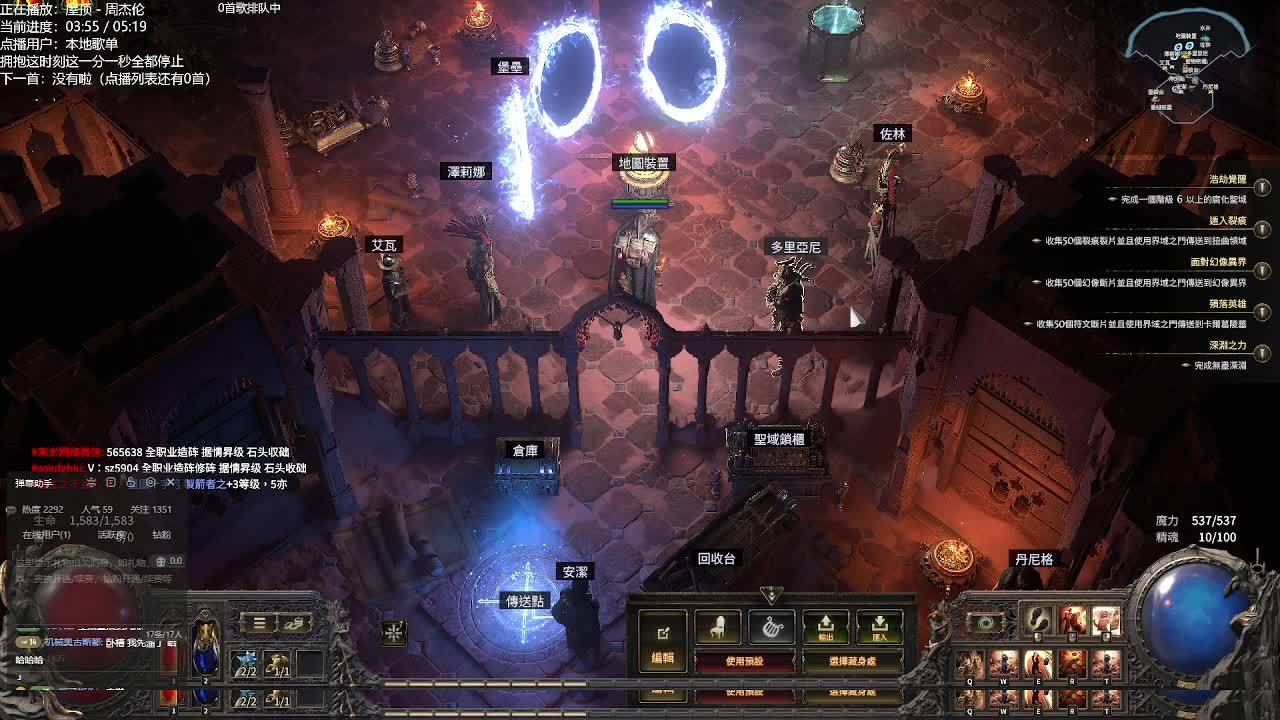Activate the skill bound to T
The width and height of the screenshot is (1280, 720).
[x=1105, y=664]
